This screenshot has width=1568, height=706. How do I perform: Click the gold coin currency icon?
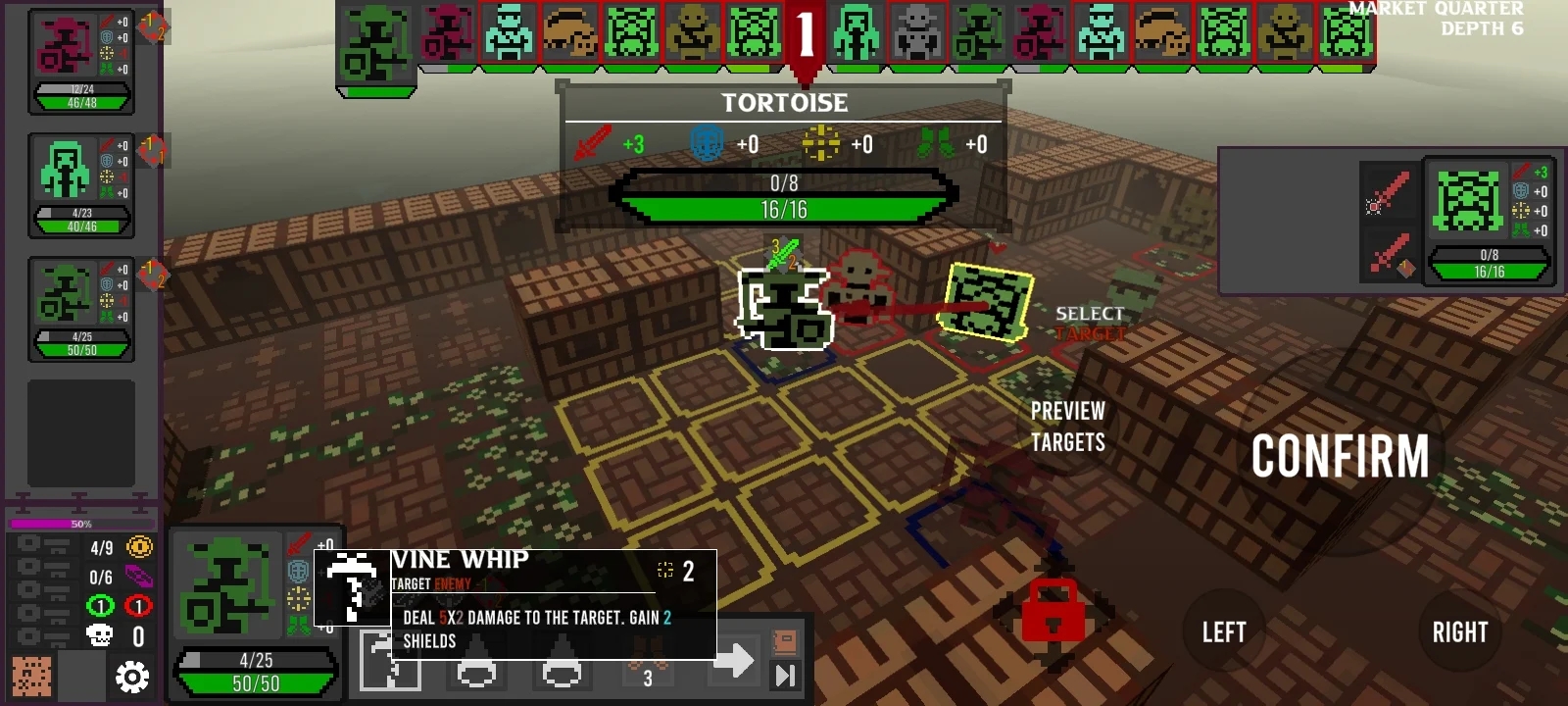pos(139,547)
